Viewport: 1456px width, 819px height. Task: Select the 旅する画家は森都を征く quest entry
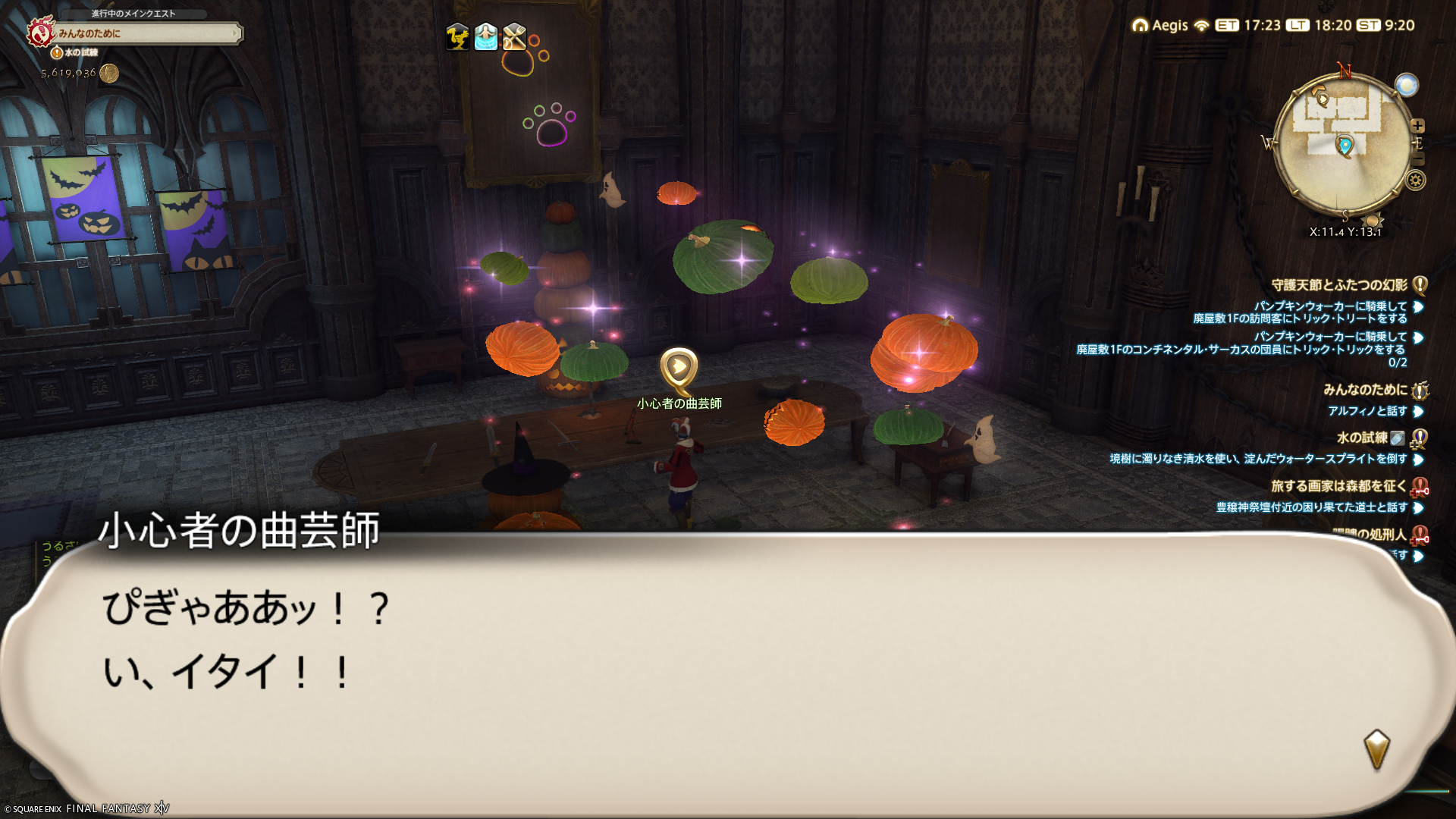1338,486
